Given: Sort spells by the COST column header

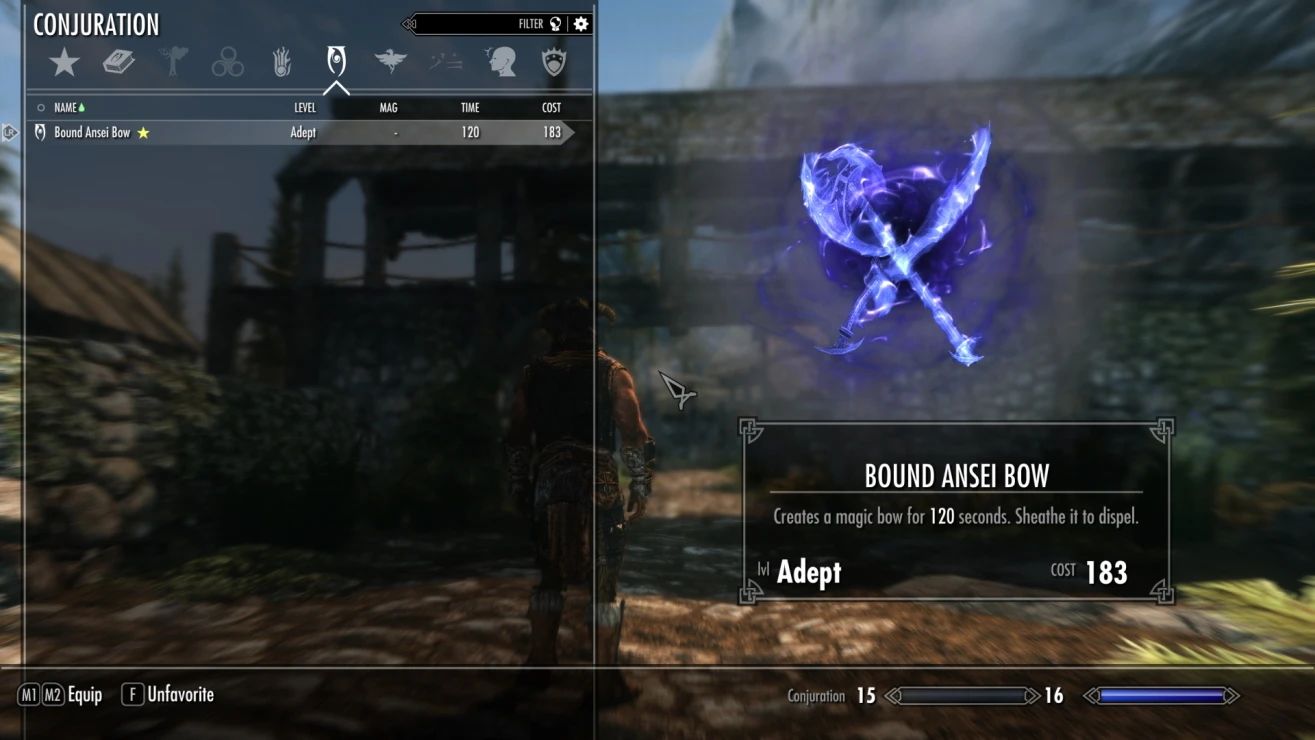Looking at the screenshot, I should [550, 107].
